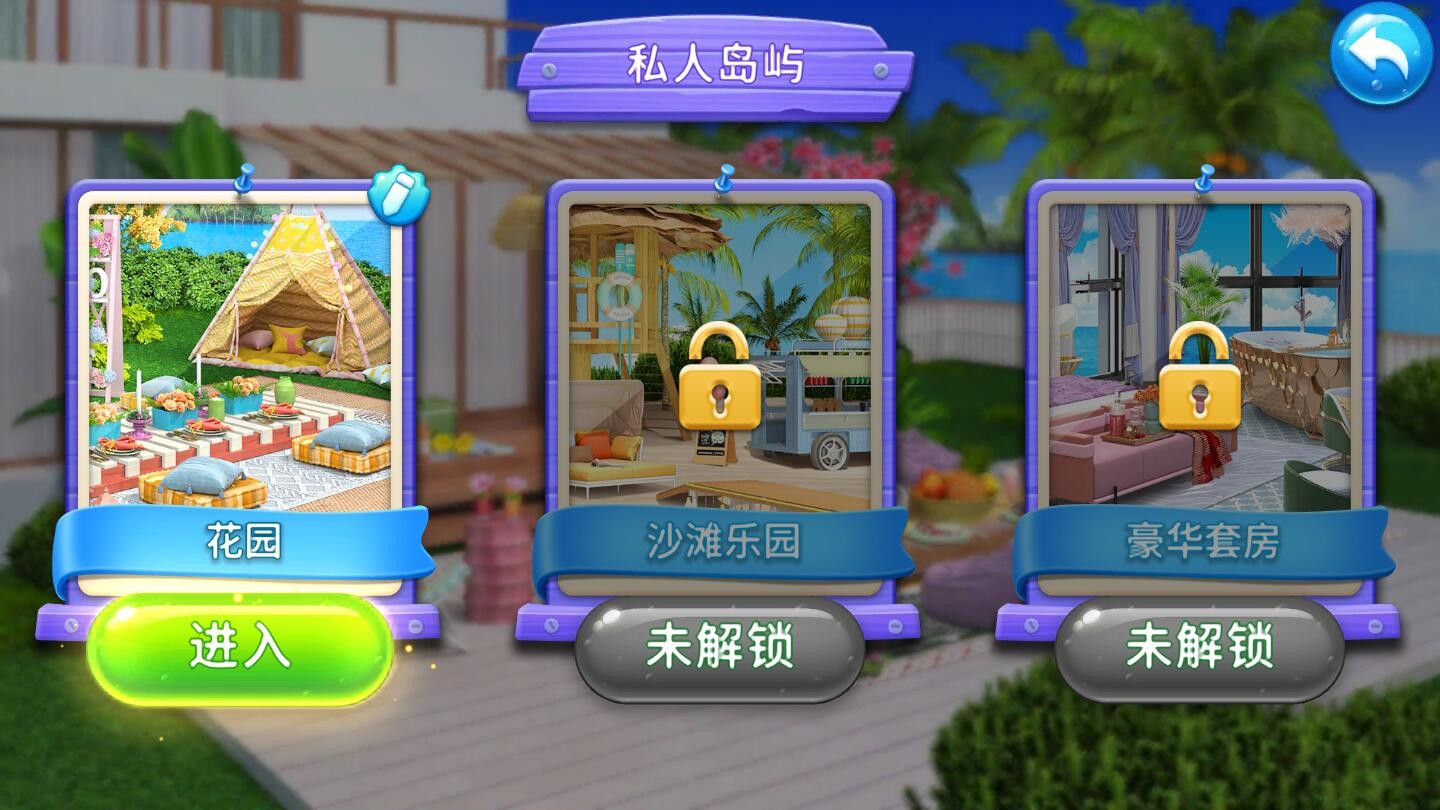The height and width of the screenshot is (810, 1440).
Task: Click the 未解锁 button under 沙滩乐园
Action: tap(718, 650)
